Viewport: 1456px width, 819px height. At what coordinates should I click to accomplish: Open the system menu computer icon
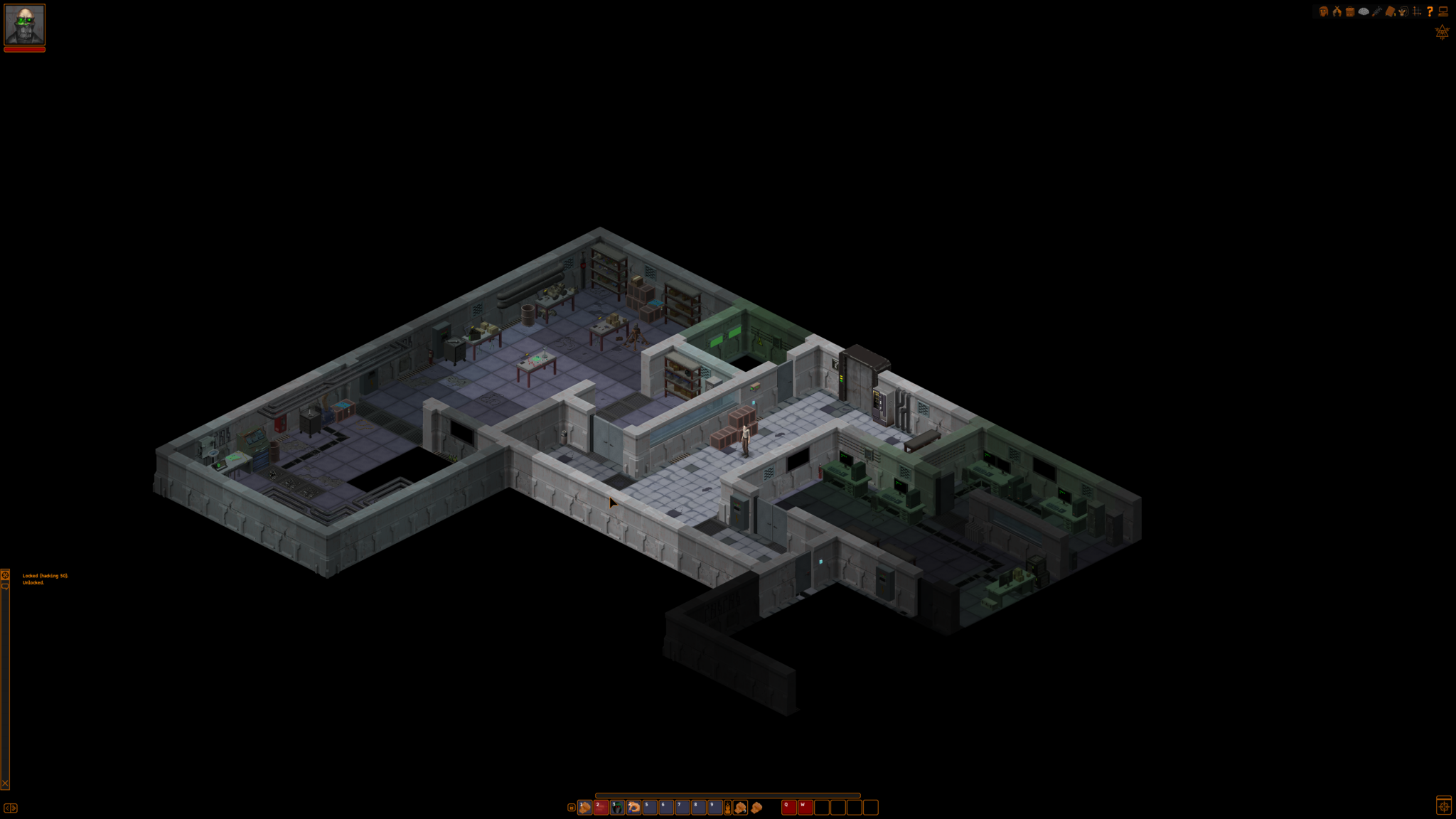(x=1443, y=11)
